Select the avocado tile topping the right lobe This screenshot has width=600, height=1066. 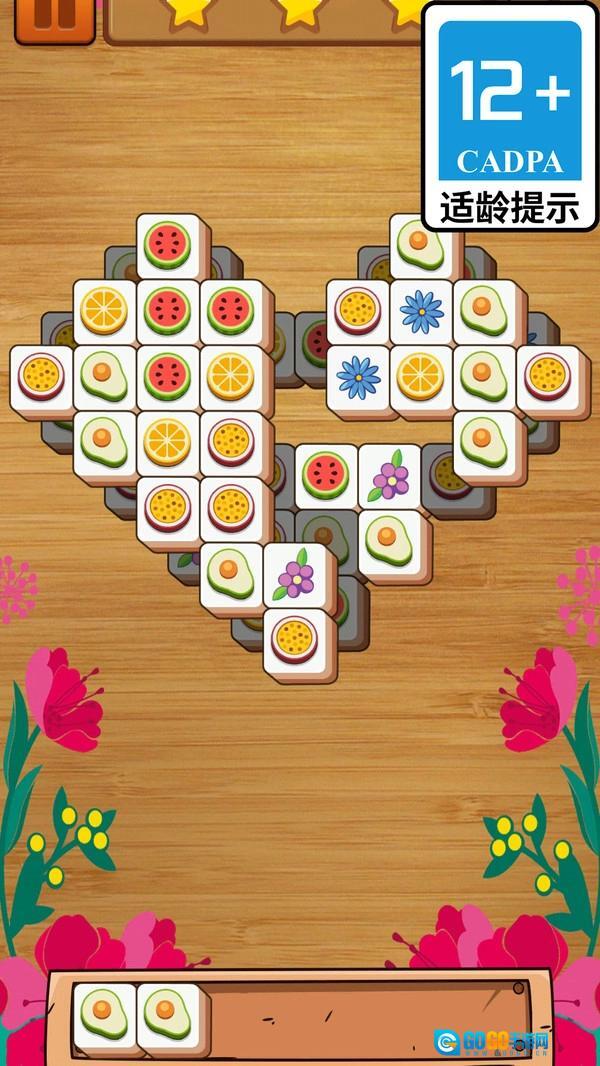pyautogui.click(x=418, y=243)
